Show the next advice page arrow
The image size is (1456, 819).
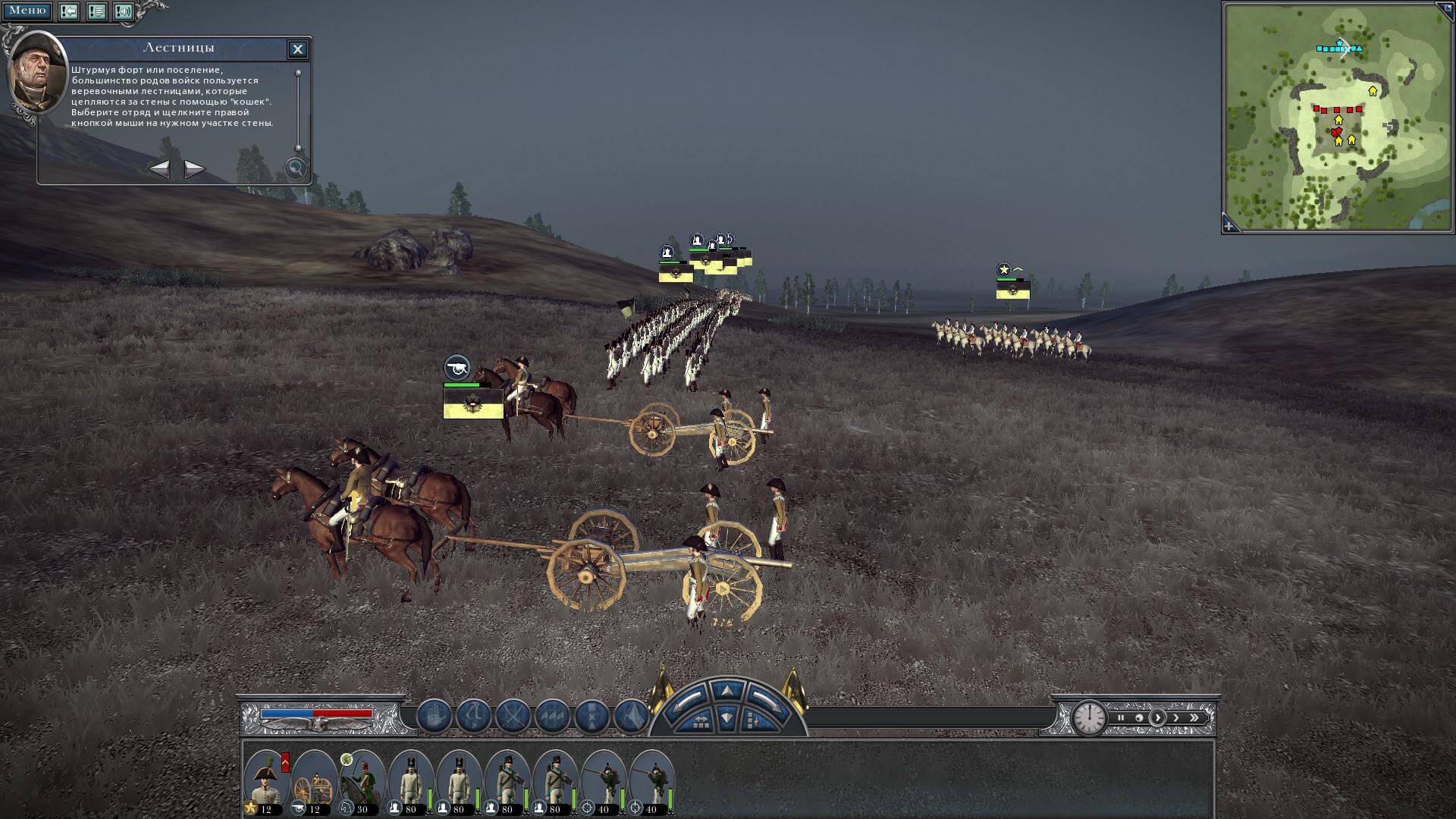pos(194,168)
